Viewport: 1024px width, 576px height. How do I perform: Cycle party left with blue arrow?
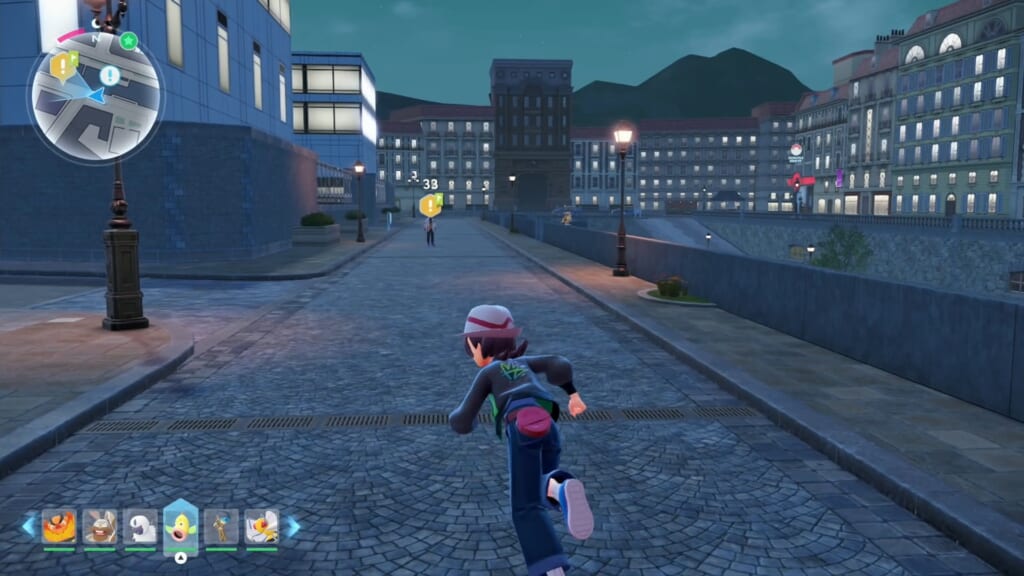[28, 526]
